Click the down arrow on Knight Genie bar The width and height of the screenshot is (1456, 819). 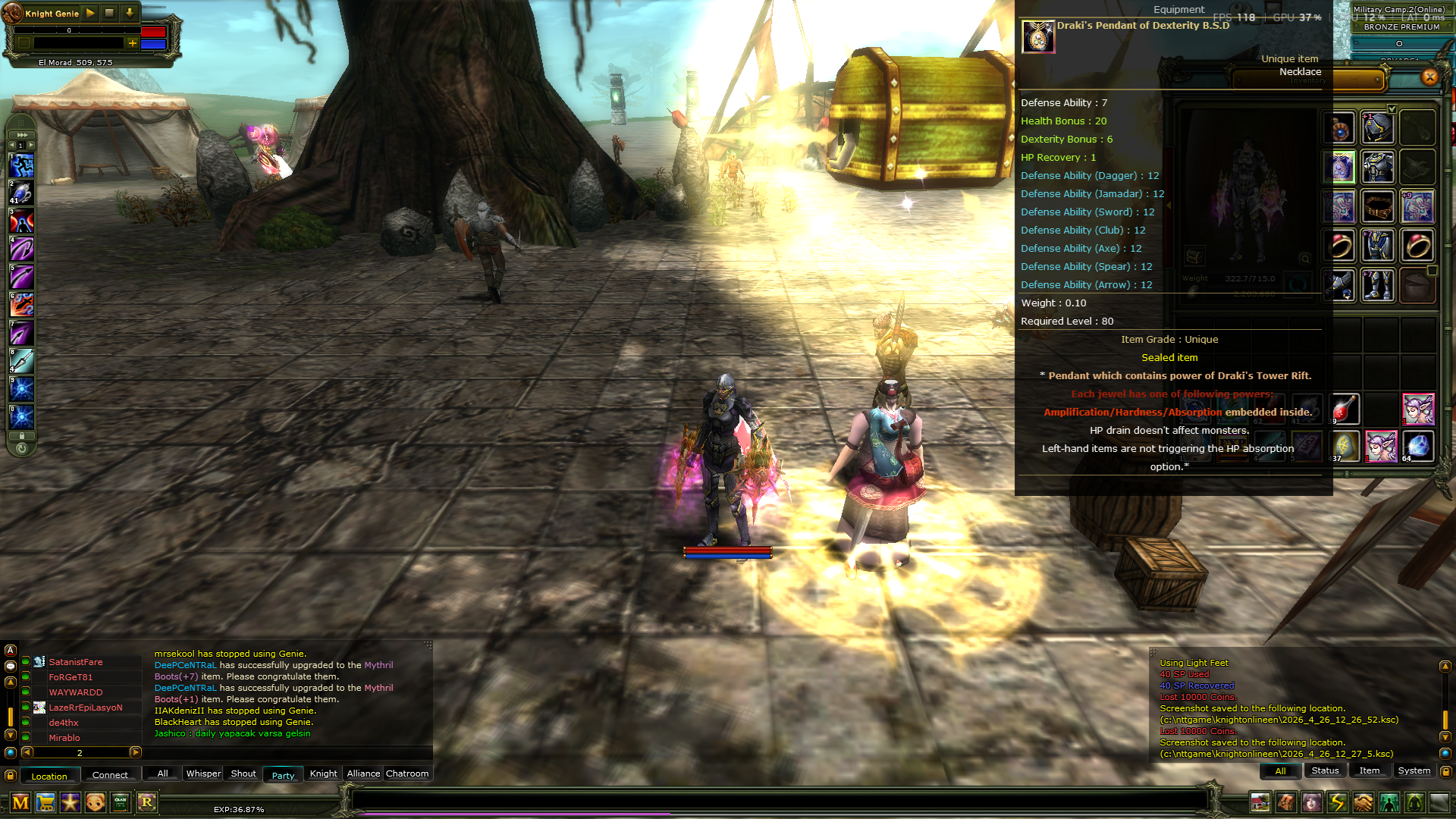tap(130, 13)
